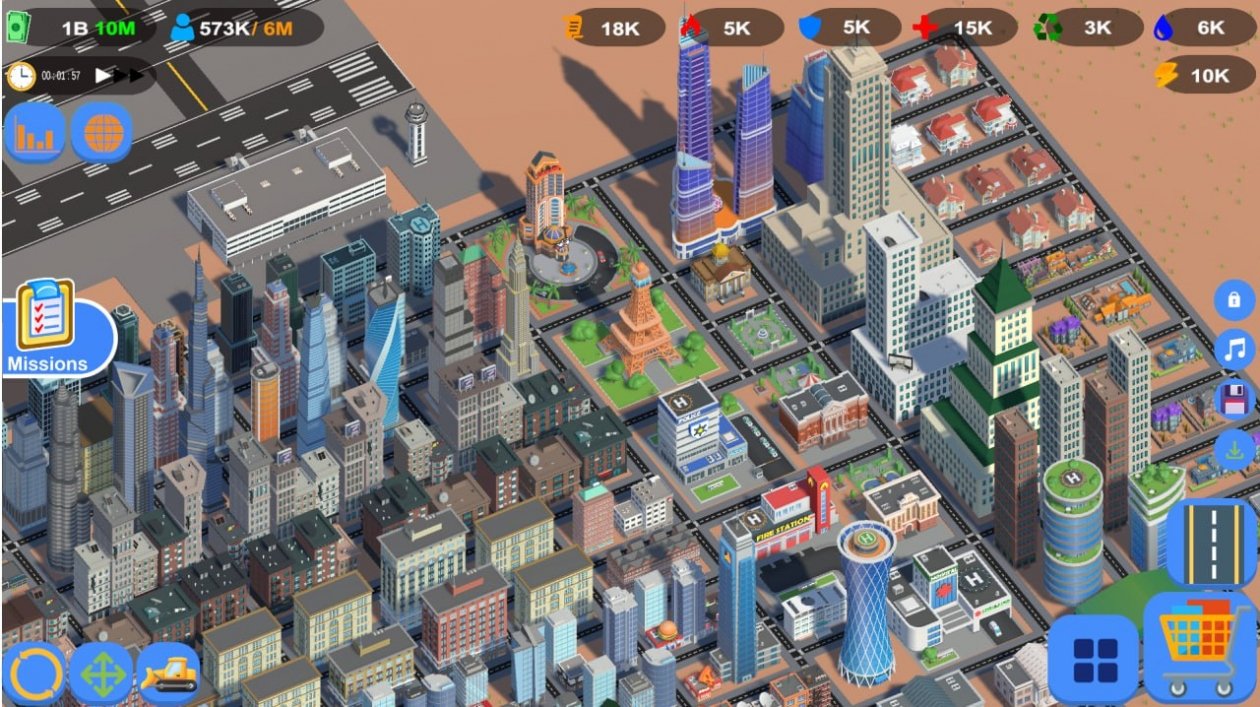Open the four-squares grid menu
1260x707 pixels.
pyautogui.click(x=1093, y=658)
